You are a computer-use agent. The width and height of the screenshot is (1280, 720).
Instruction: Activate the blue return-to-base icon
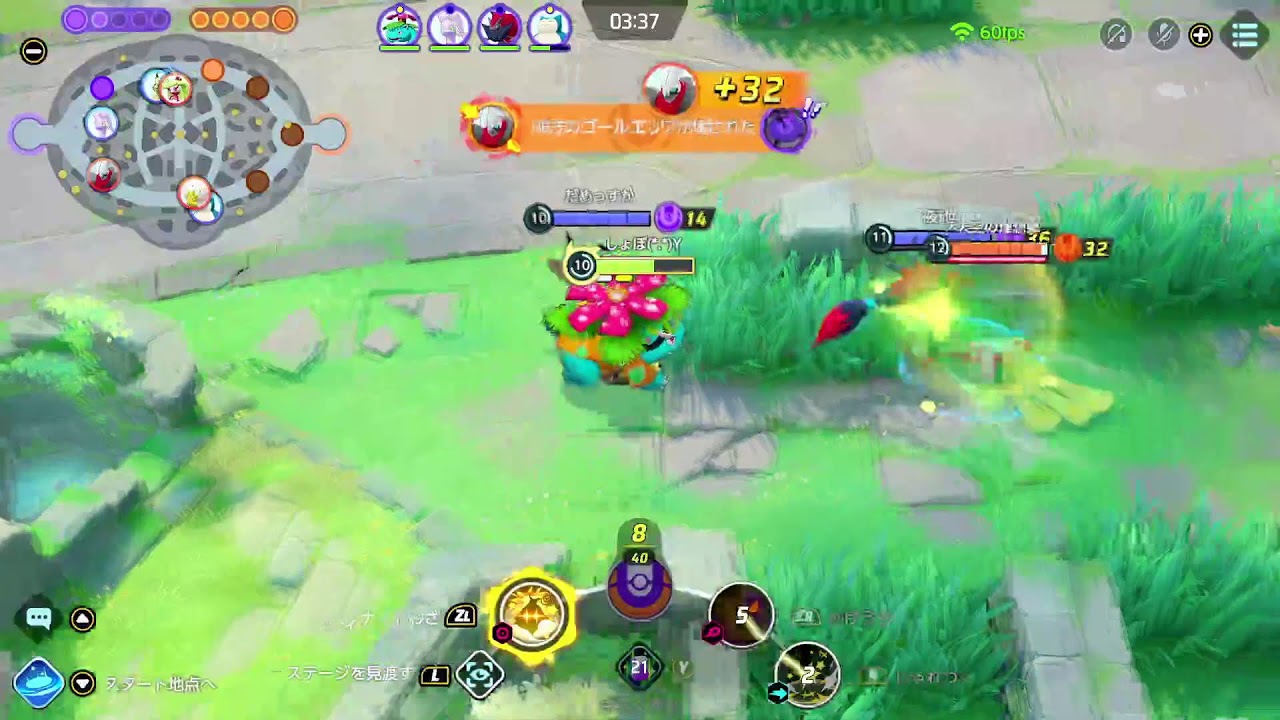tap(38, 683)
